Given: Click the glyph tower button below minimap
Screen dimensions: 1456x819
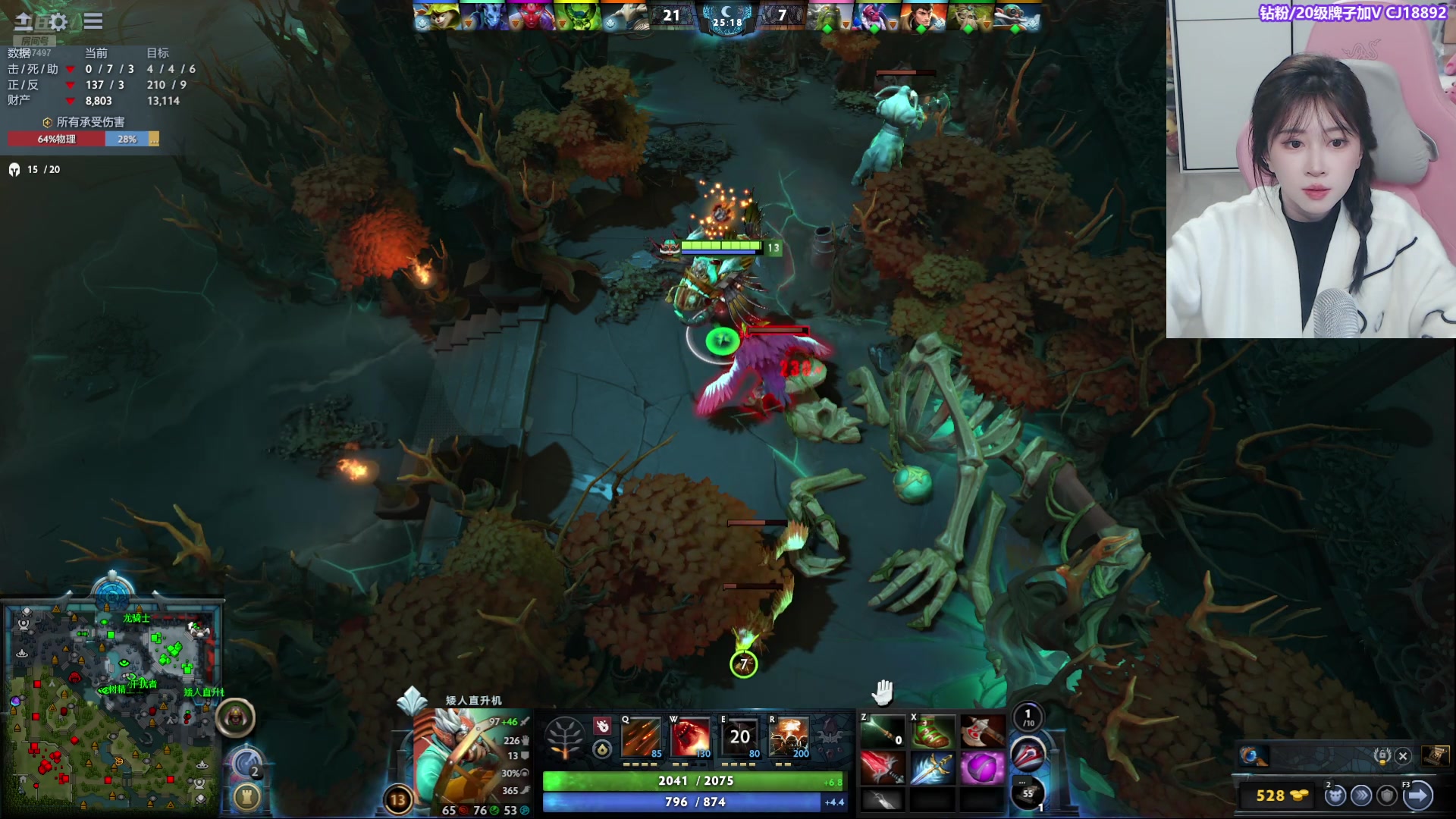Looking at the screenshot, I should click(x=246, y=796).
